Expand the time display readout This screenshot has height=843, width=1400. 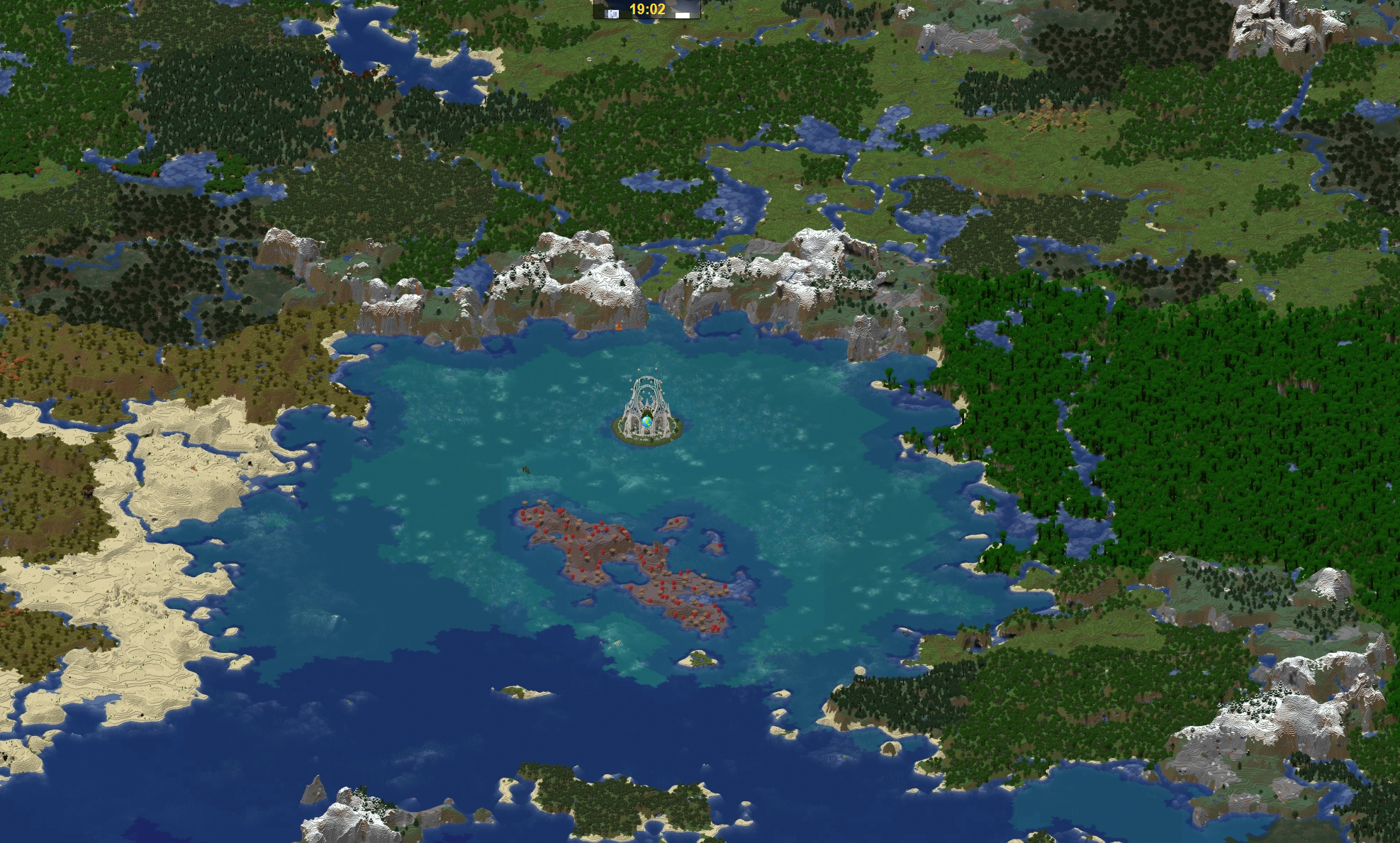[649, 9]
